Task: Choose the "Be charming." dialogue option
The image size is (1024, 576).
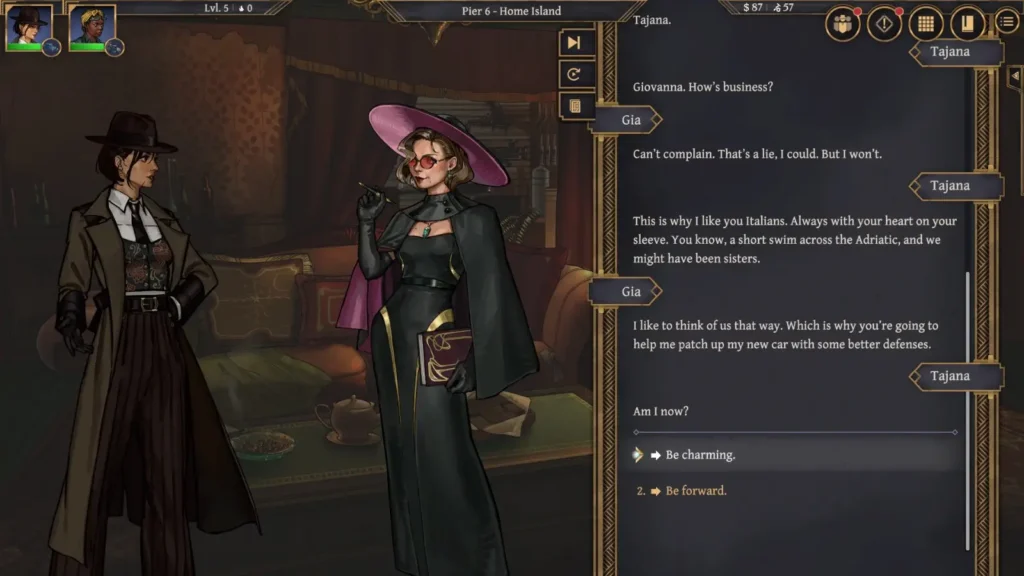Action: point(700,455)
